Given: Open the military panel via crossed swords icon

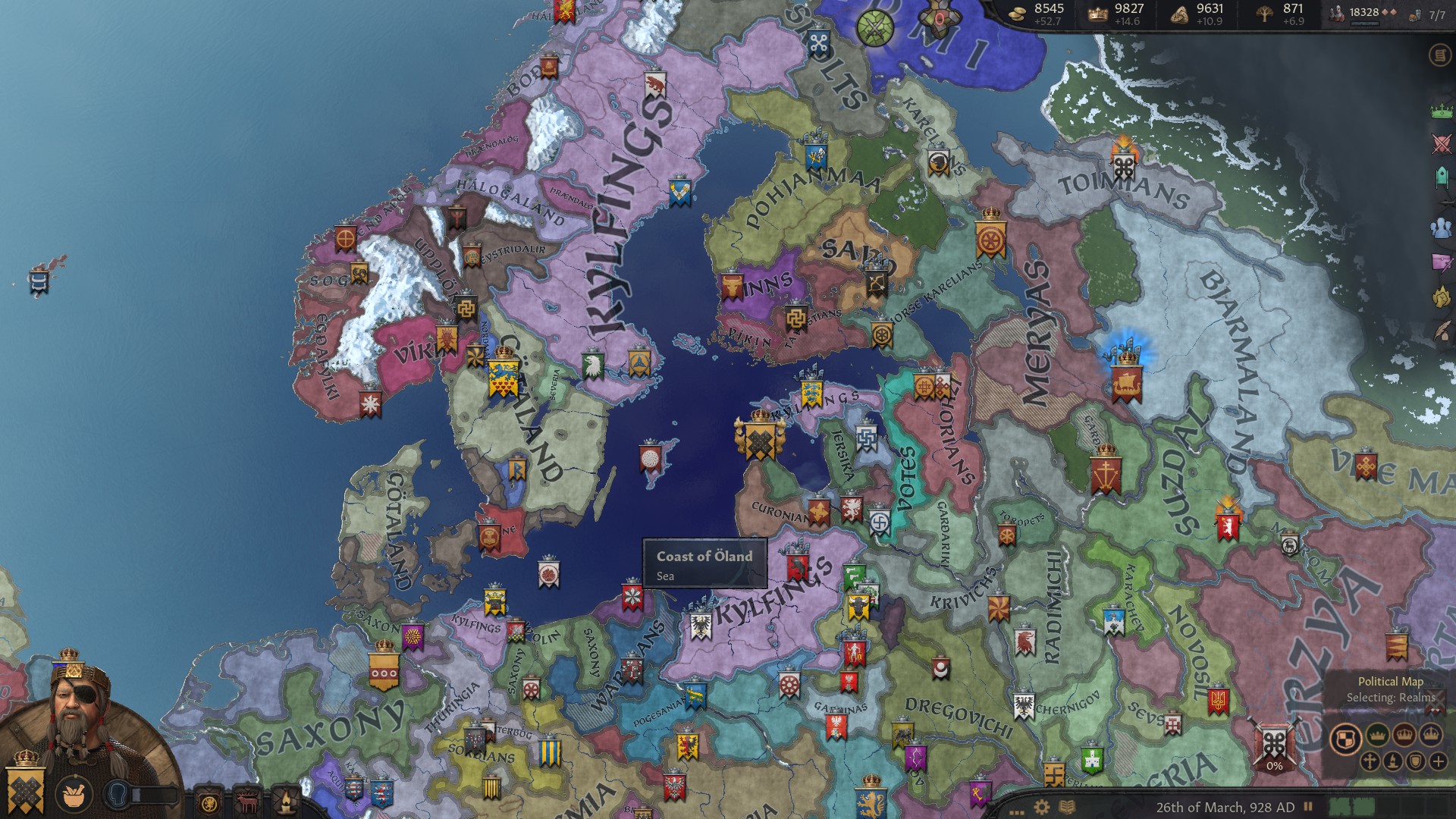Looking at the screenshot, I should (1440, 142).
